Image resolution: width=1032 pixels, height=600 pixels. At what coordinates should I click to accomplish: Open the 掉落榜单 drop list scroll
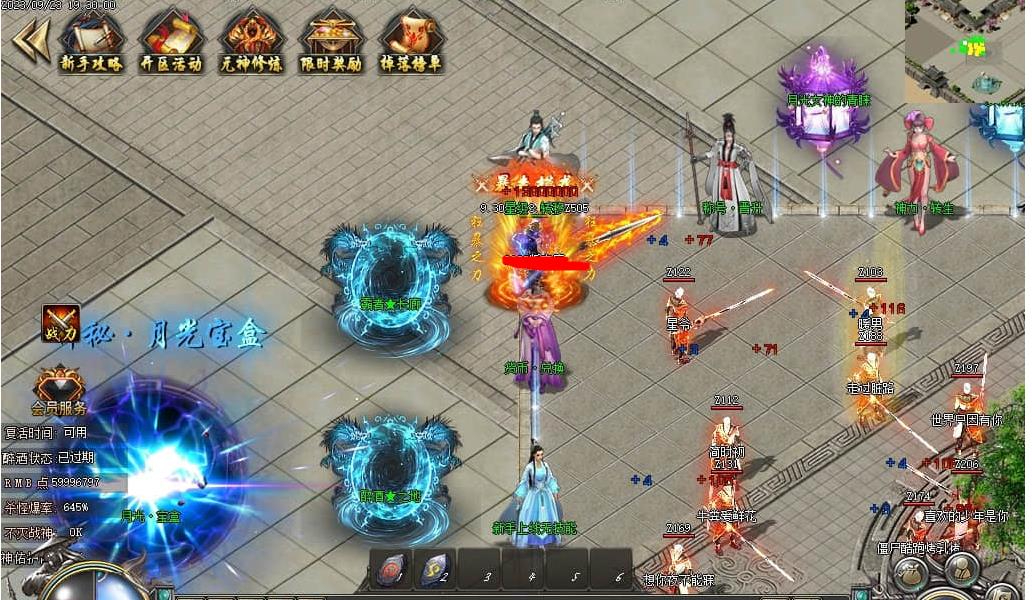pos(411,40)
